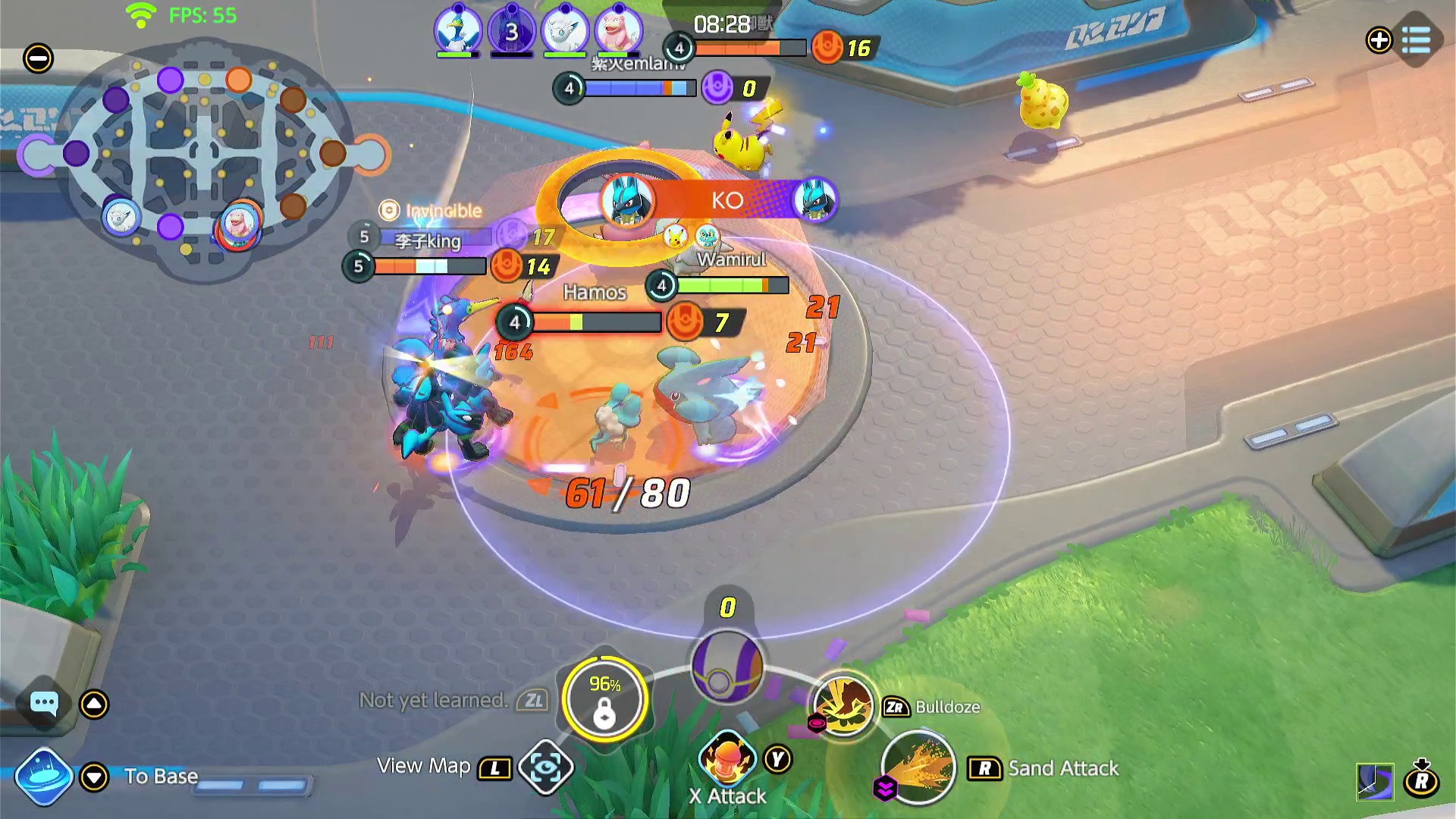Open the quick message arrow above To Base
1456x819 pixels.
[x=93, y=703]
